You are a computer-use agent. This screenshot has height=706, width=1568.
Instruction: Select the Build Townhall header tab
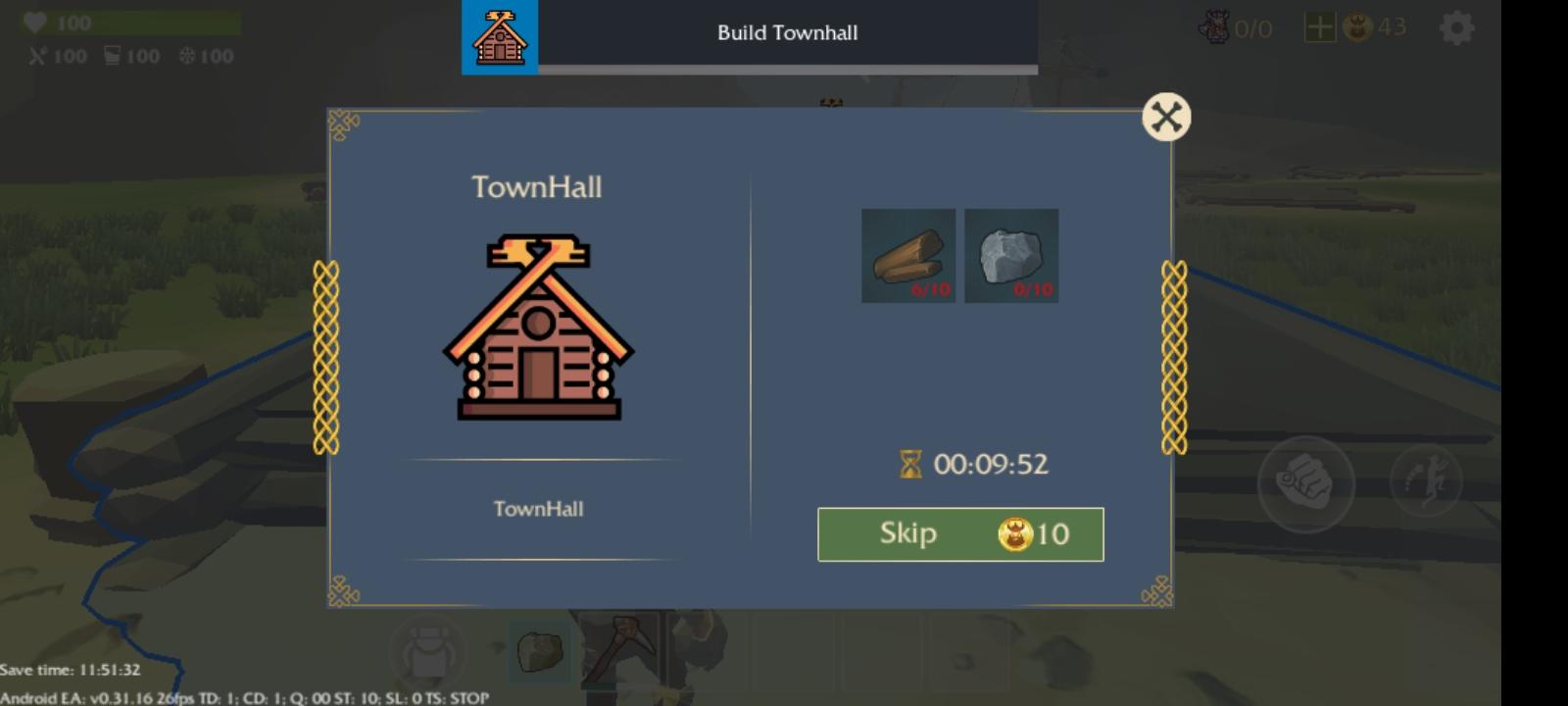786,32
